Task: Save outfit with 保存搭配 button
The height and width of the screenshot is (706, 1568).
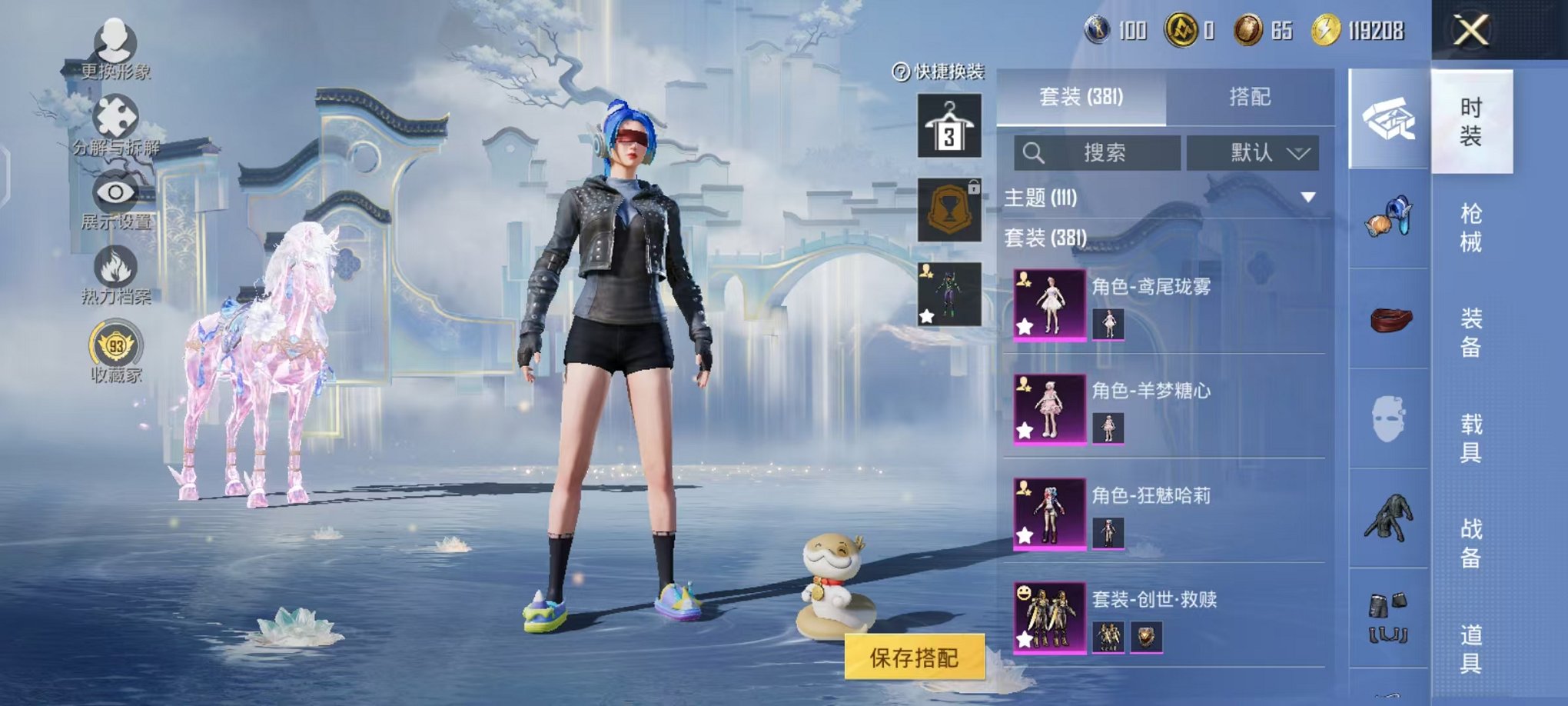Action: (914, 657)
